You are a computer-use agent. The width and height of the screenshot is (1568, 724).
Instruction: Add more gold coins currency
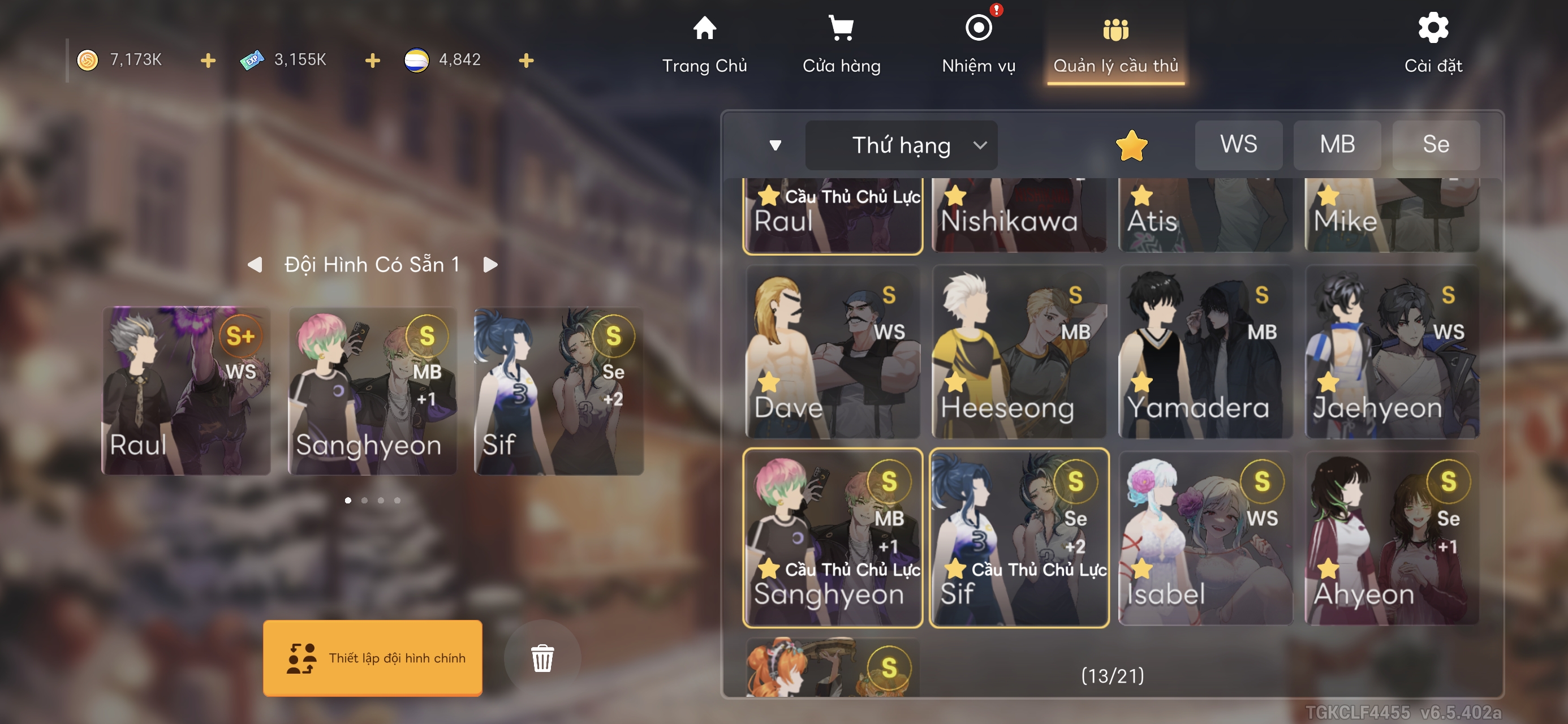tap(208, 61)
